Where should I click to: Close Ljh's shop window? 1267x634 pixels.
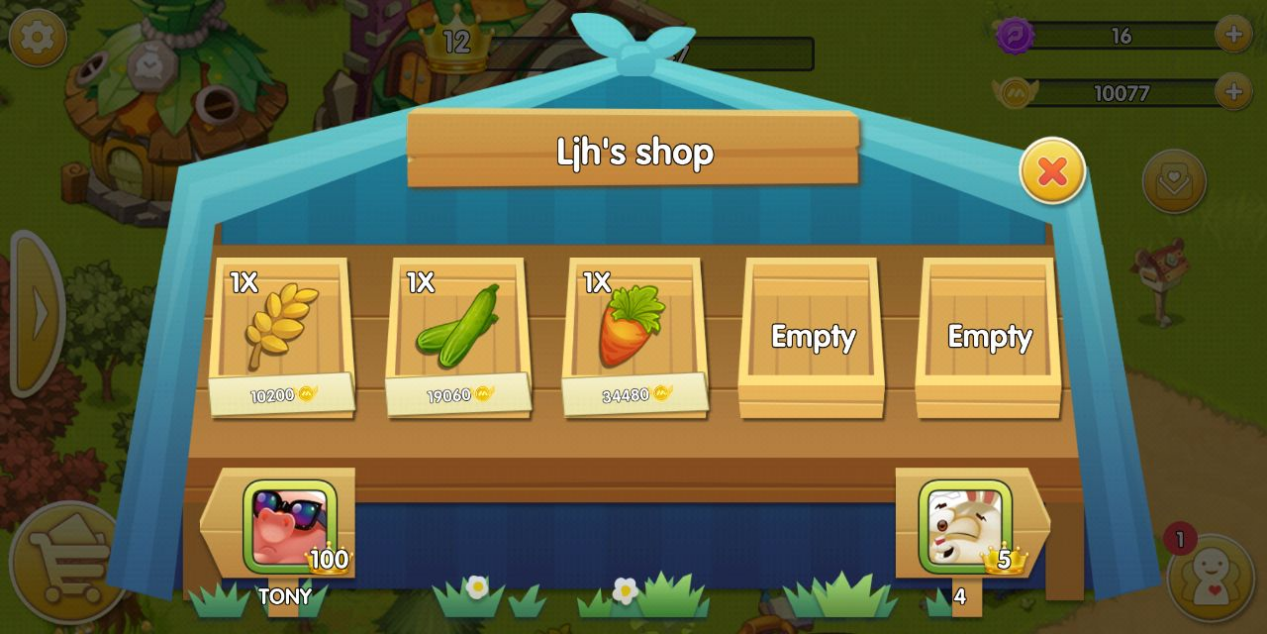(1052, 171)
